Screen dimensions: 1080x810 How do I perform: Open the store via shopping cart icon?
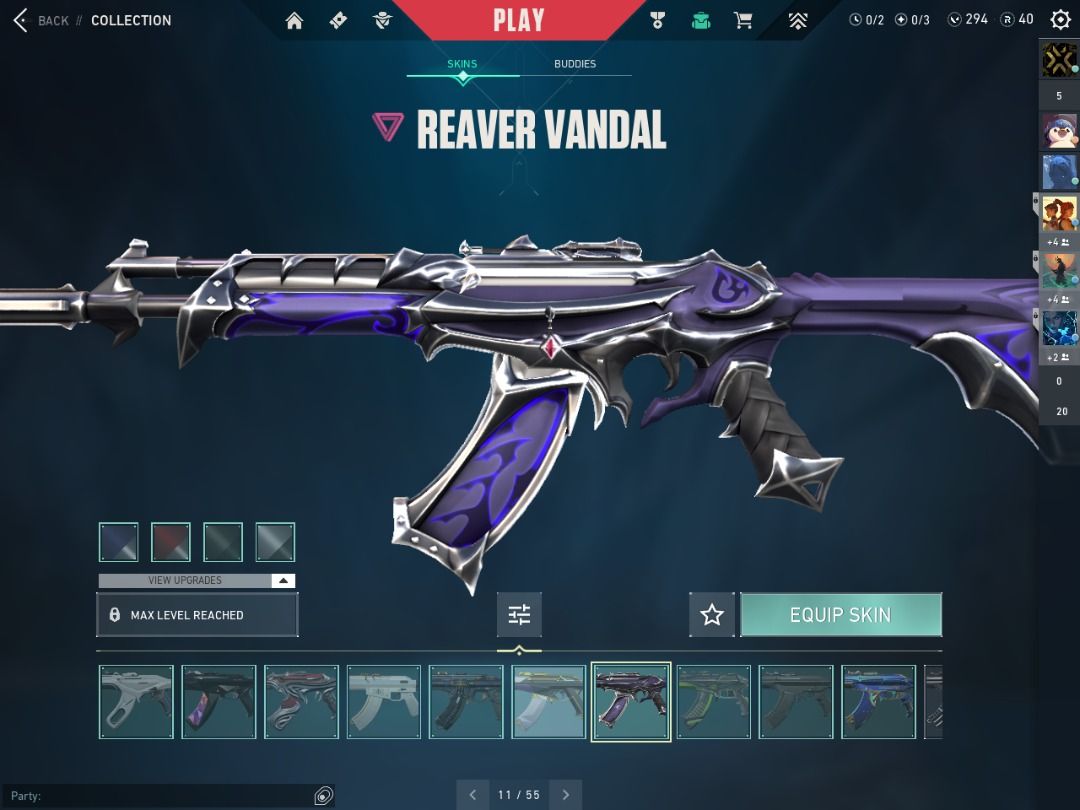pos(743,20)
